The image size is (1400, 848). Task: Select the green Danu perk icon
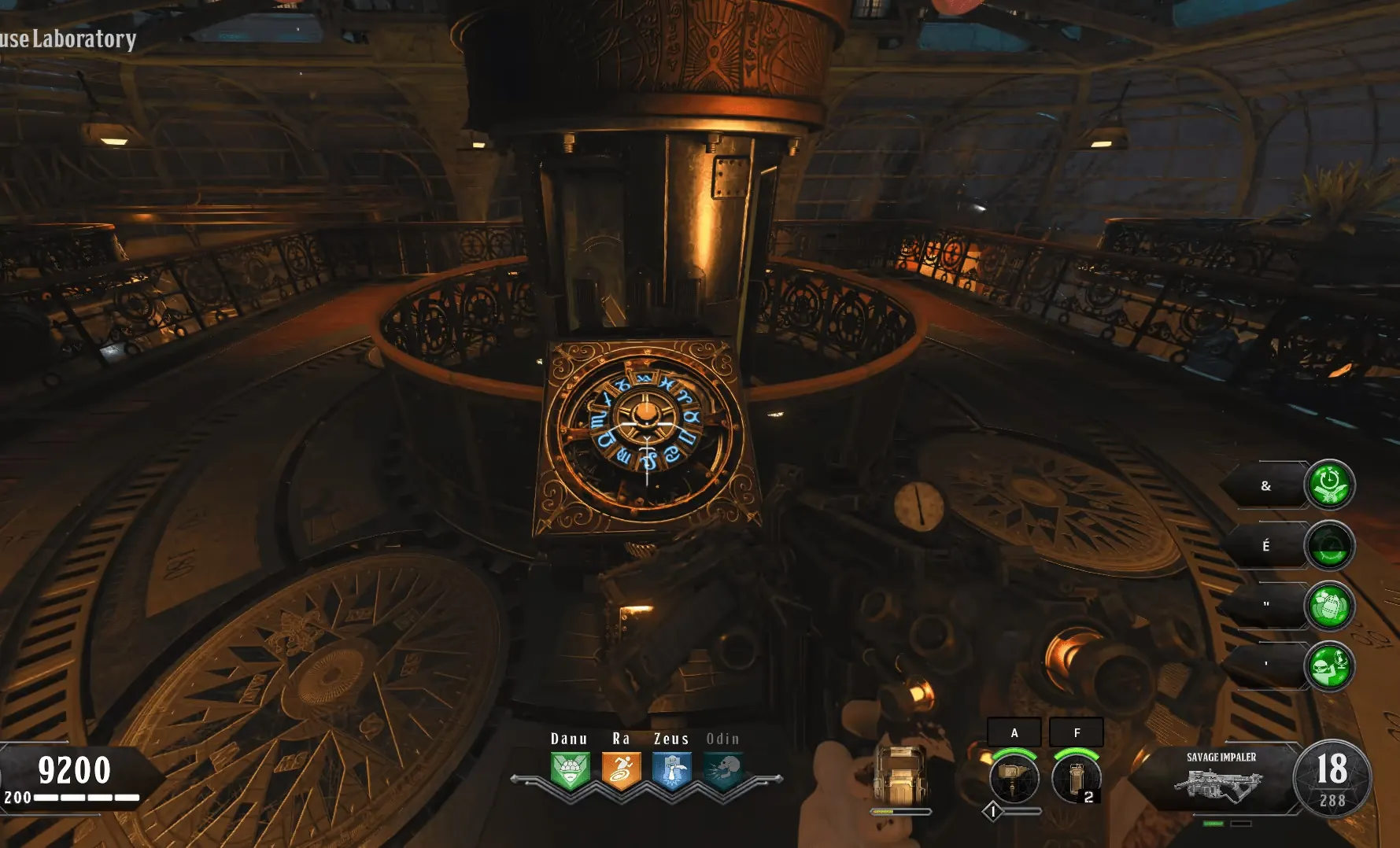pyautogui.click(x=570, y=771)
